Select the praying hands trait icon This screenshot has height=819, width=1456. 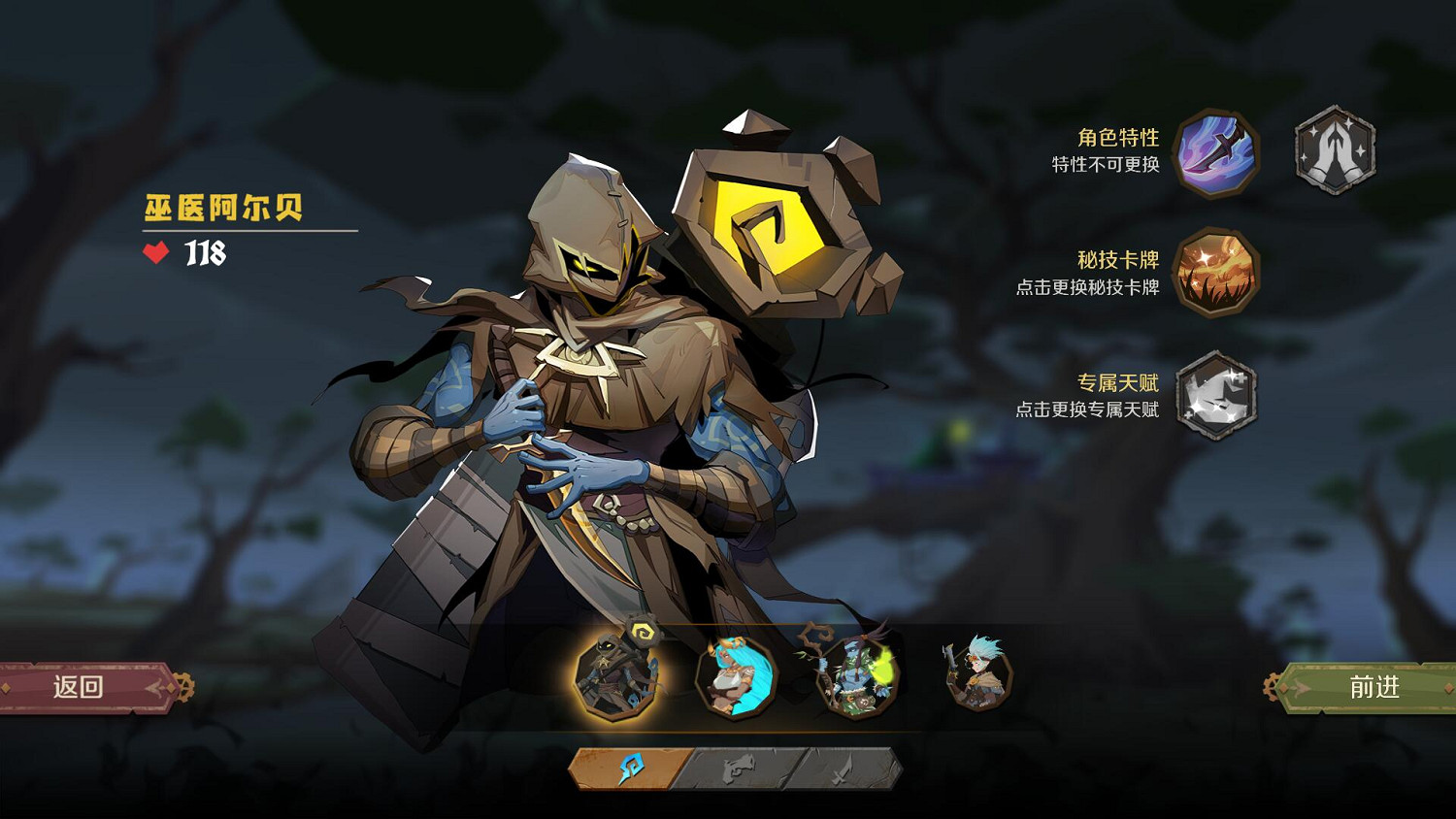click(x=1336, y=150)
